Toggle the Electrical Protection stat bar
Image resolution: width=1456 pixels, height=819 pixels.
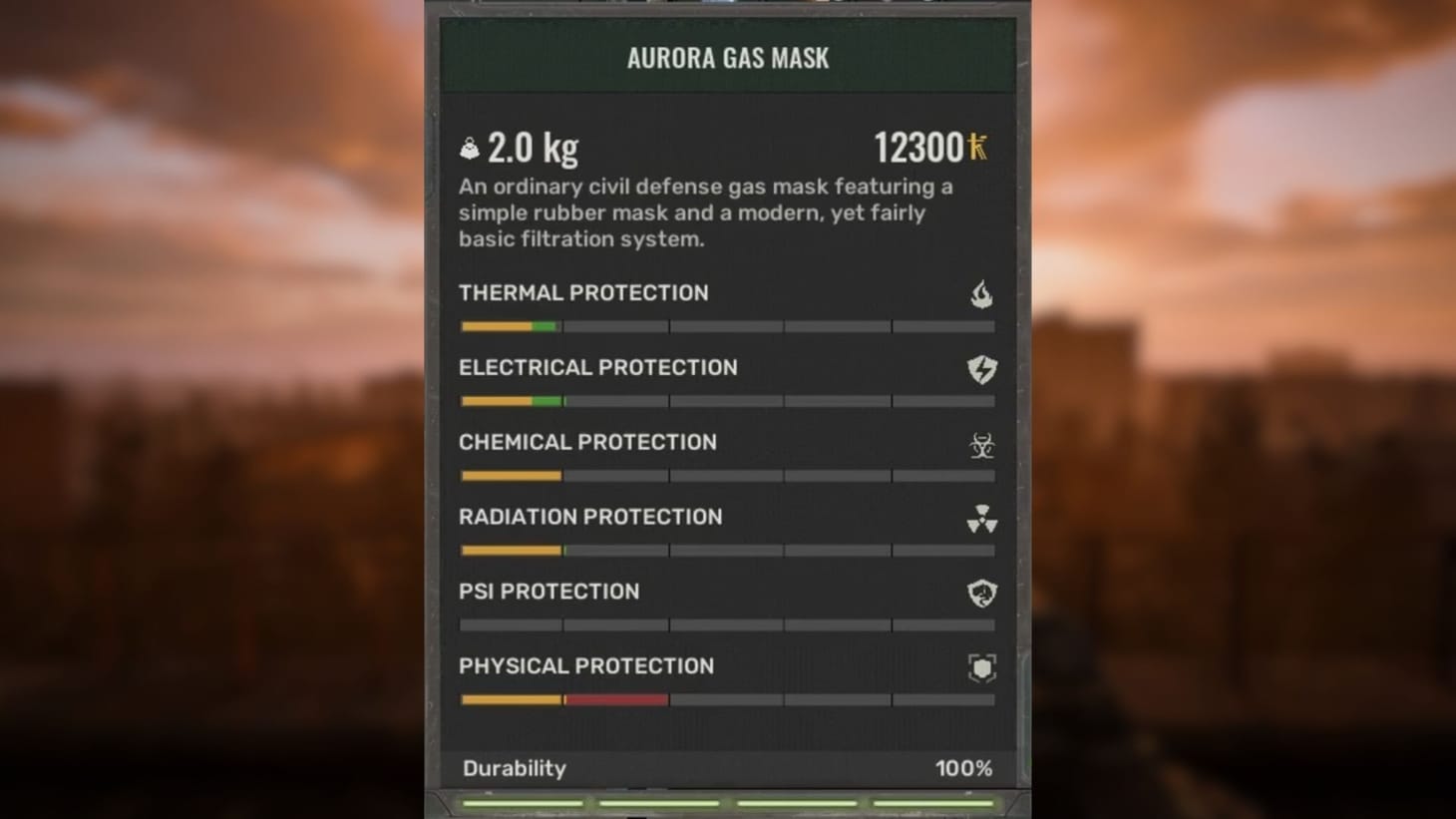click(x=725, y=400)
